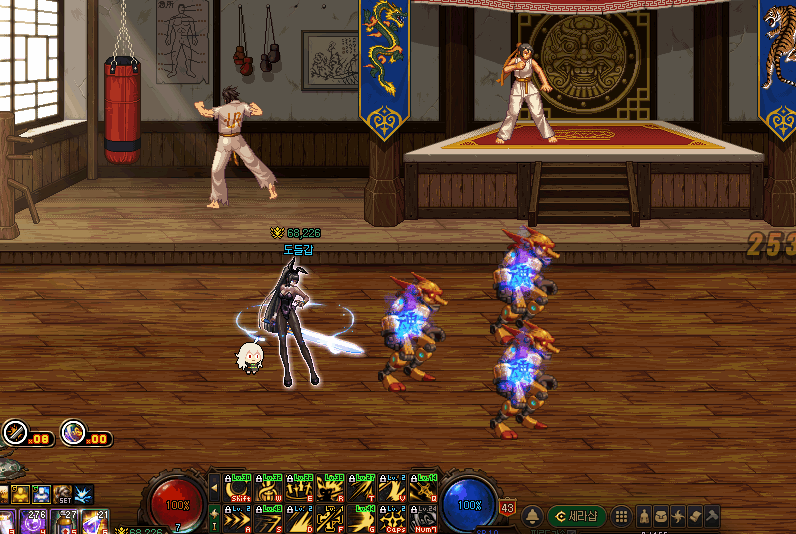Click the hammer icon in menu bar
This screenshot has height=534, width=796.
click(x=712, y=516)
